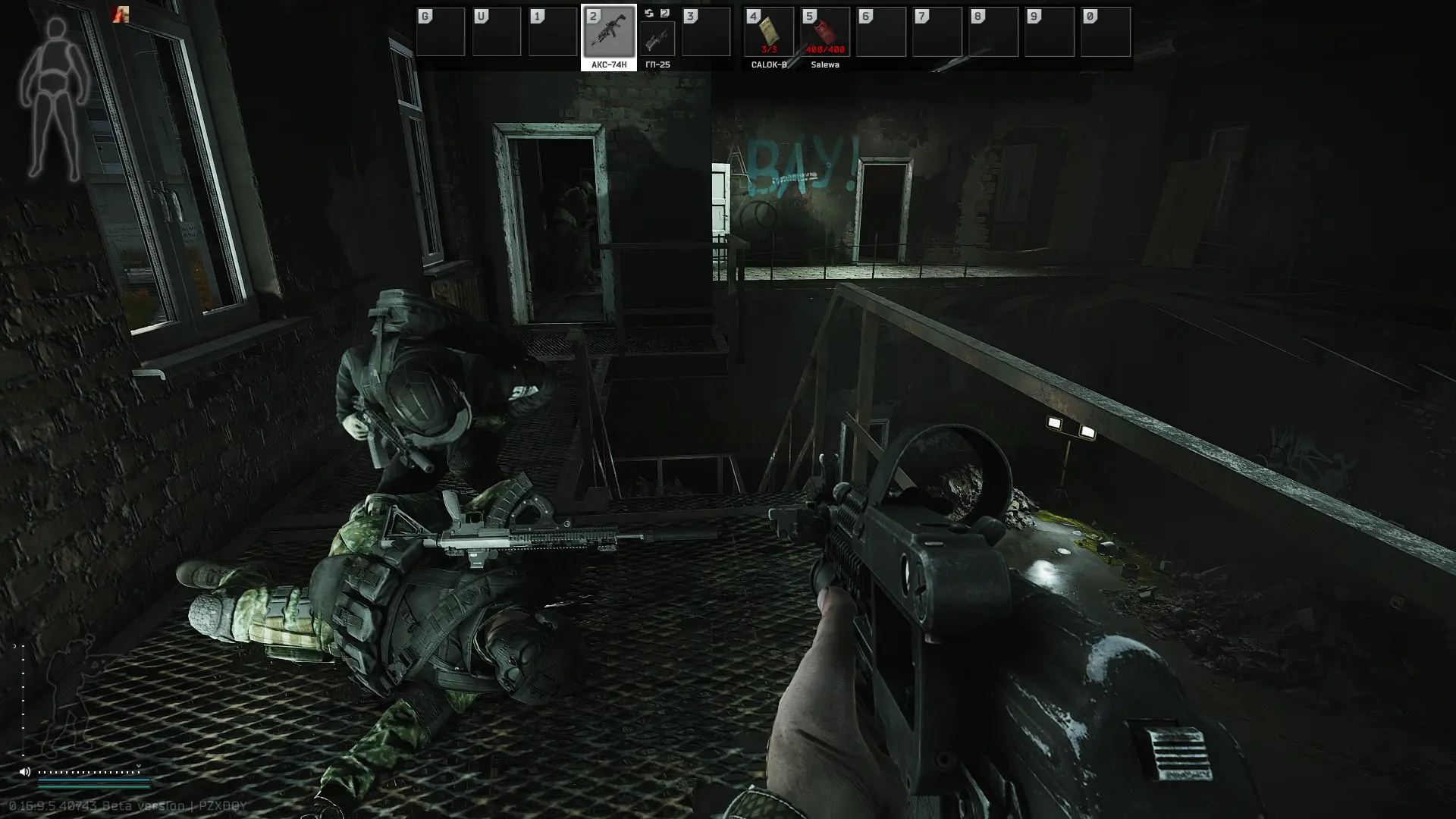Select the AKC-74H weapon slot
Screen dimensions: 1456x819
pos(608,33)
